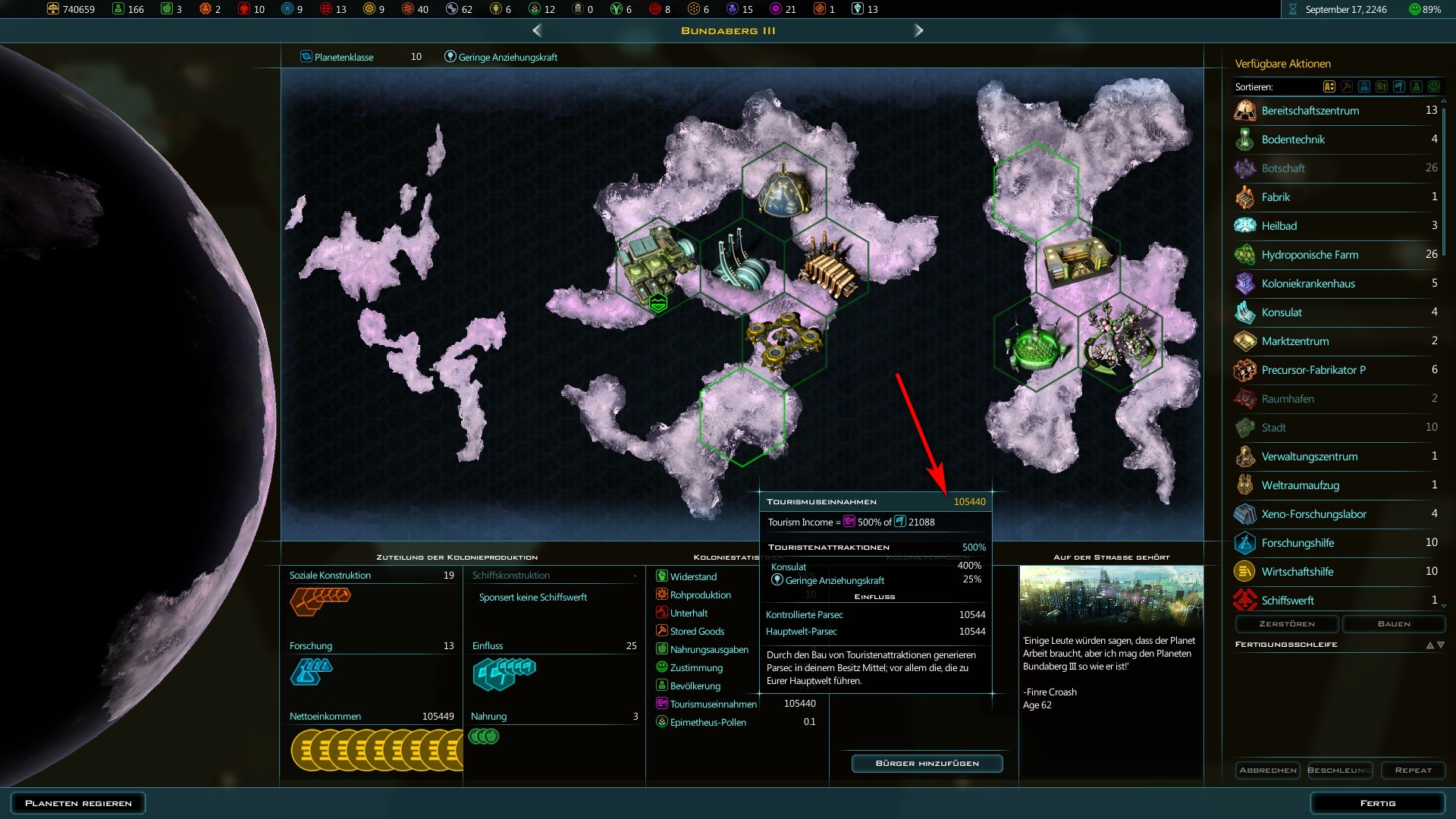
Task: Go to the next planet arrow
Action: coord(918,30)
